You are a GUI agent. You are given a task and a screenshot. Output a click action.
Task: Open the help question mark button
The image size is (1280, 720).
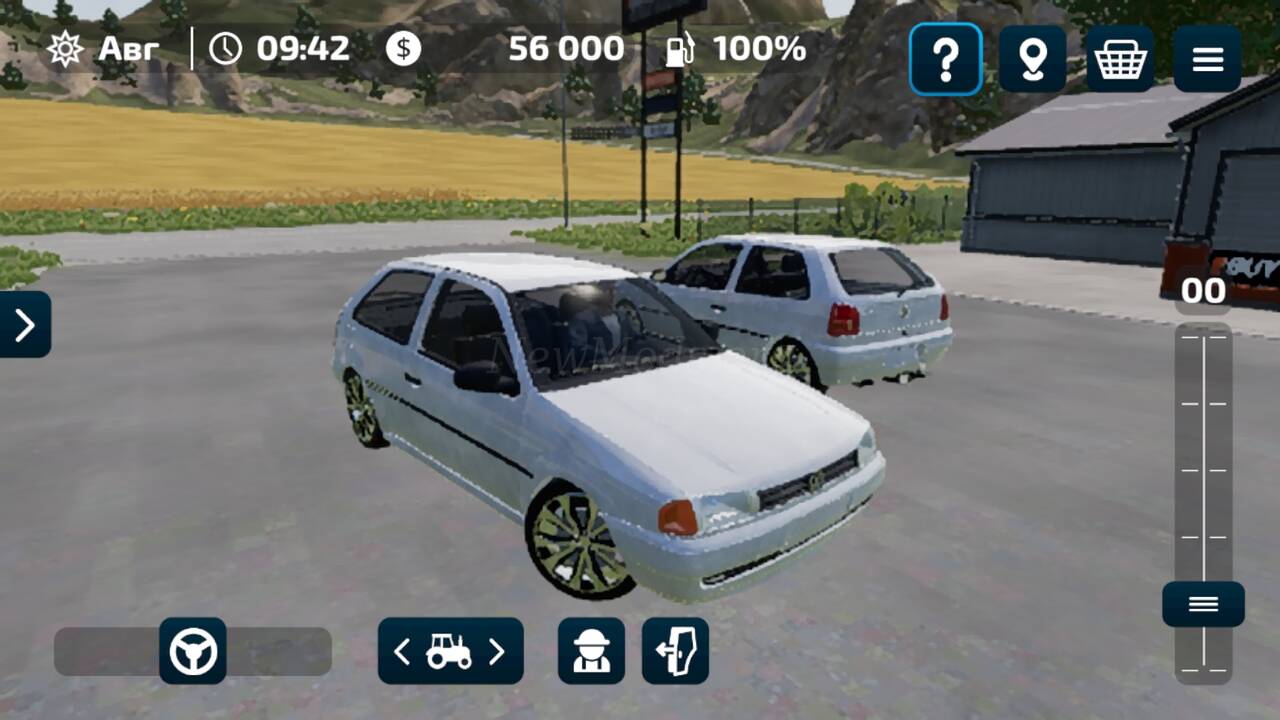(x=945, y=60)
